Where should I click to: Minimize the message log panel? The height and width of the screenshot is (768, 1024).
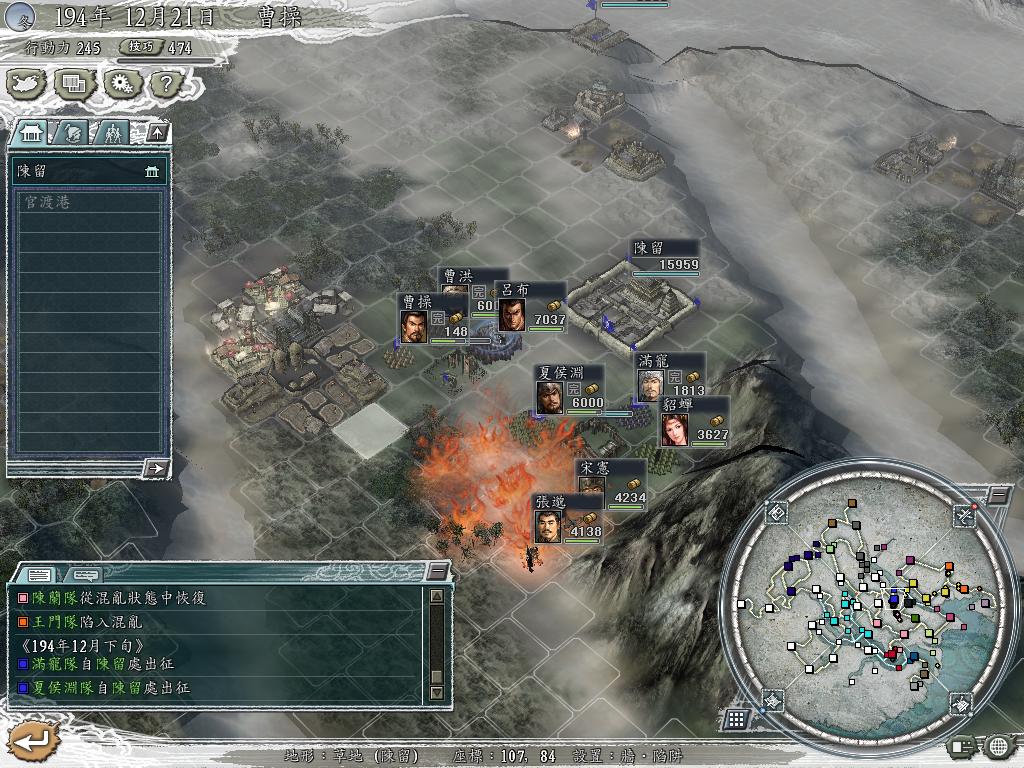pos(436,571)
